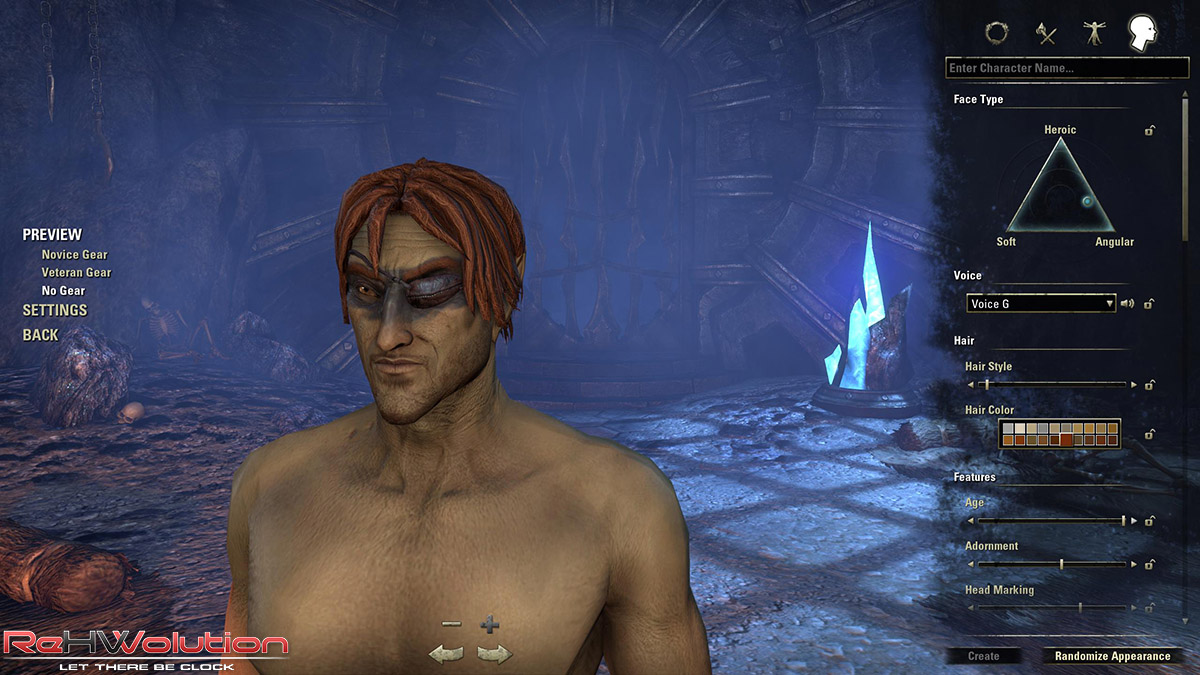Screen dimensions: 1200x675
Task: Switch to the class tab with axe icon
Action: (x=1046, y=33)
